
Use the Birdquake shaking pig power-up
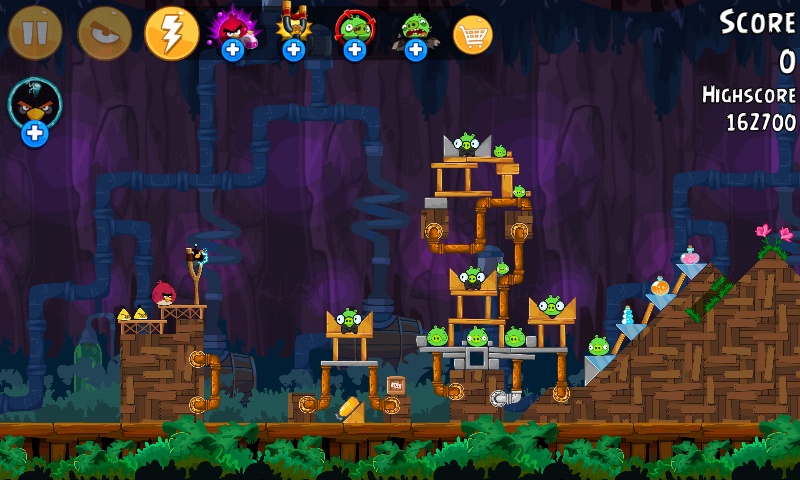(x=415, y=31)
